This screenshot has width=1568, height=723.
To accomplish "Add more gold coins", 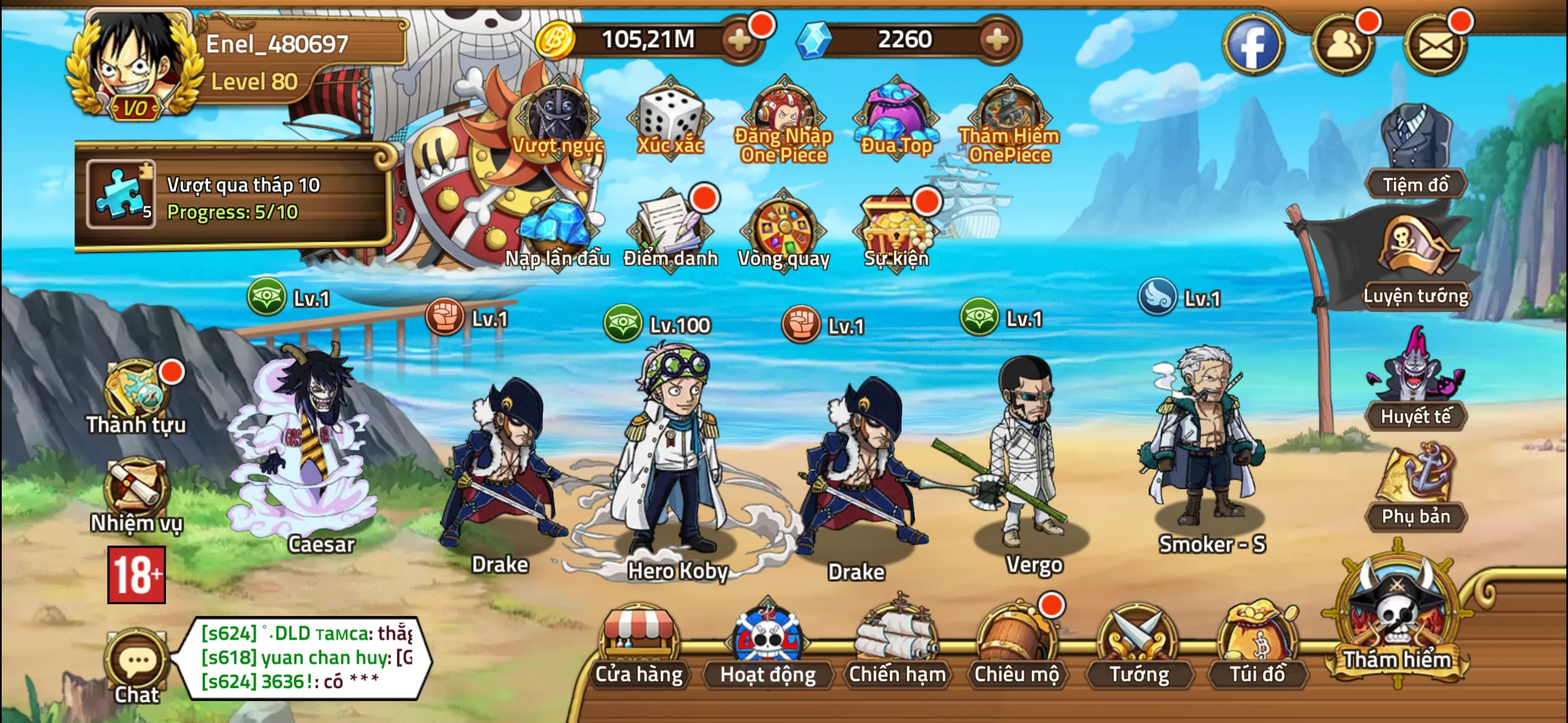I will click(x=740, y=41).
